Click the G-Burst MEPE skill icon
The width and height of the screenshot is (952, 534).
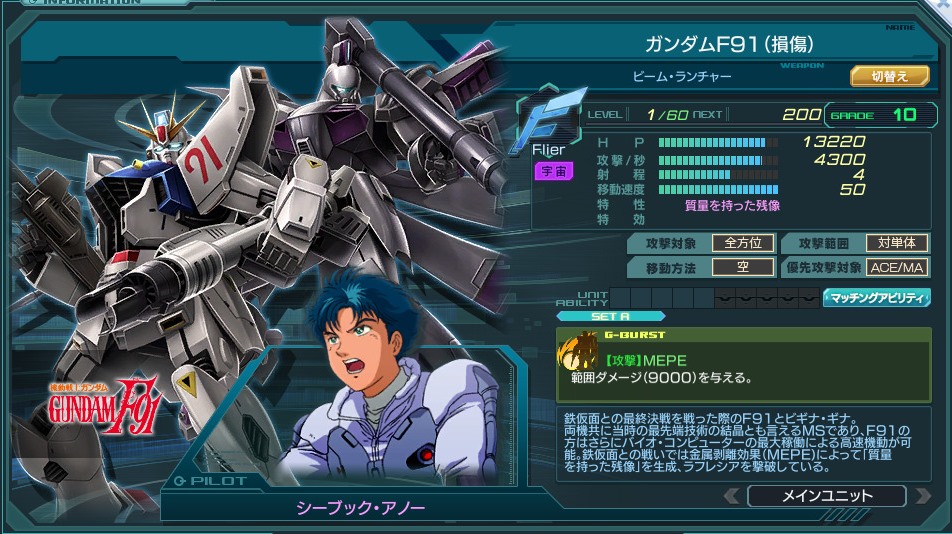(578, 358)
